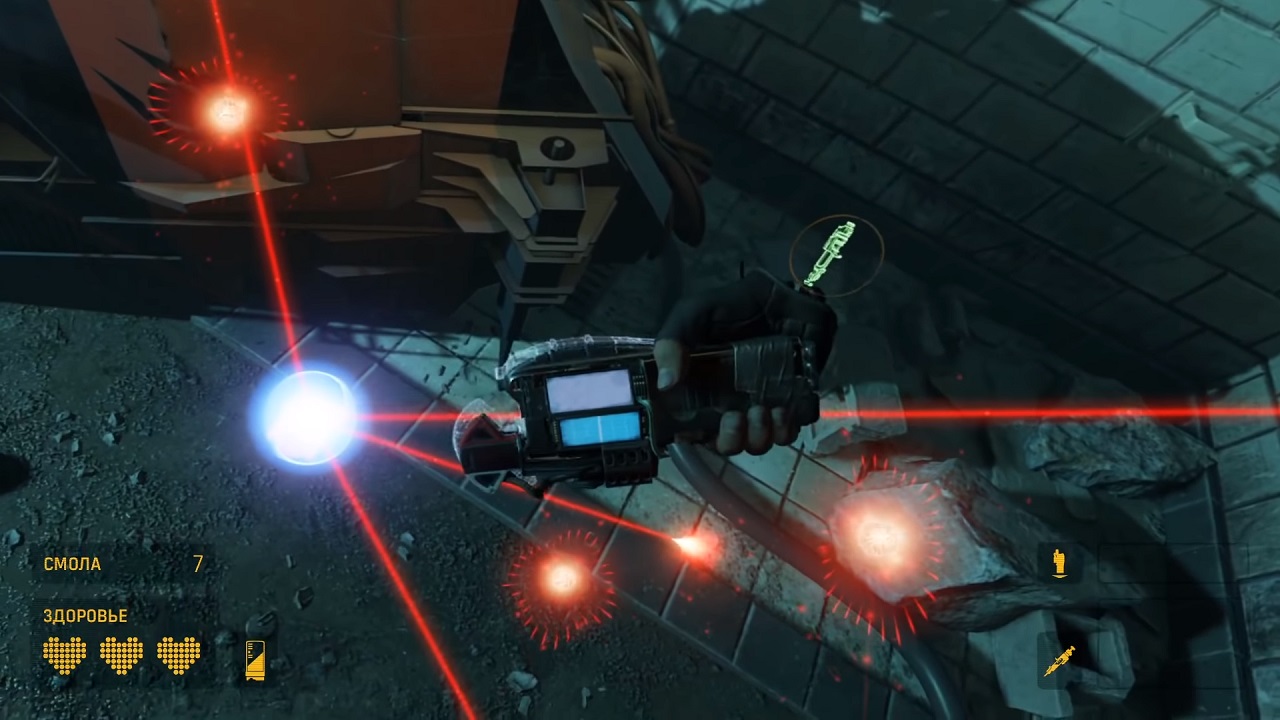The height and width of the screenshot is (720, 1280).
Task: Click the yellow standing figure icon
Action: (1059, 563)
